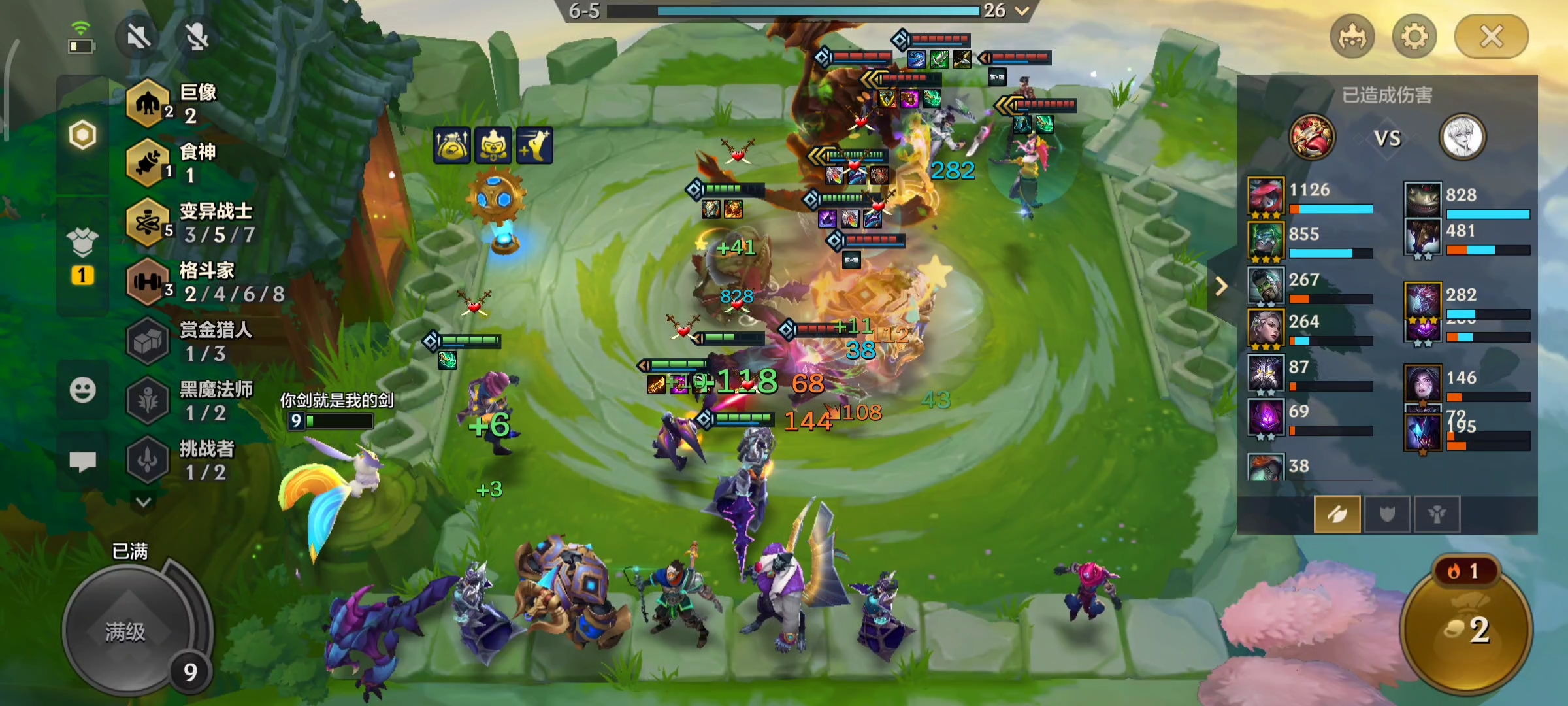Open the emote smiley face menu
Screen dimensions: 1568x706
pyautogui.click(x=82, y=390)
